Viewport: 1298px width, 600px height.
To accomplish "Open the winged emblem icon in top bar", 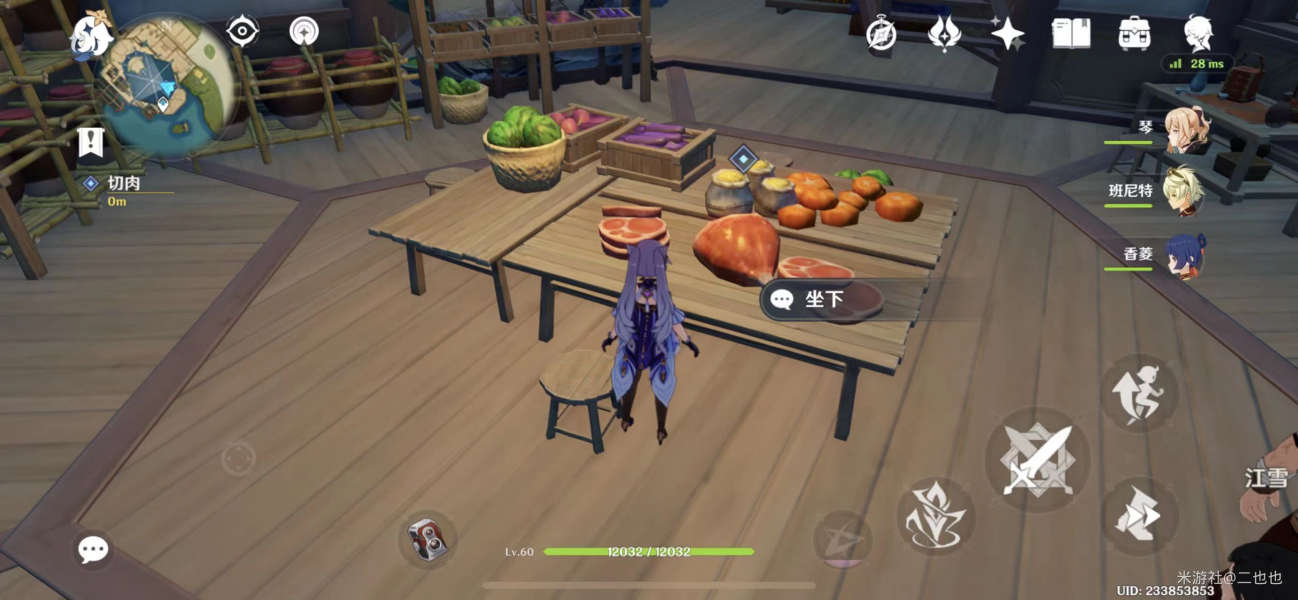I will 944,34.
